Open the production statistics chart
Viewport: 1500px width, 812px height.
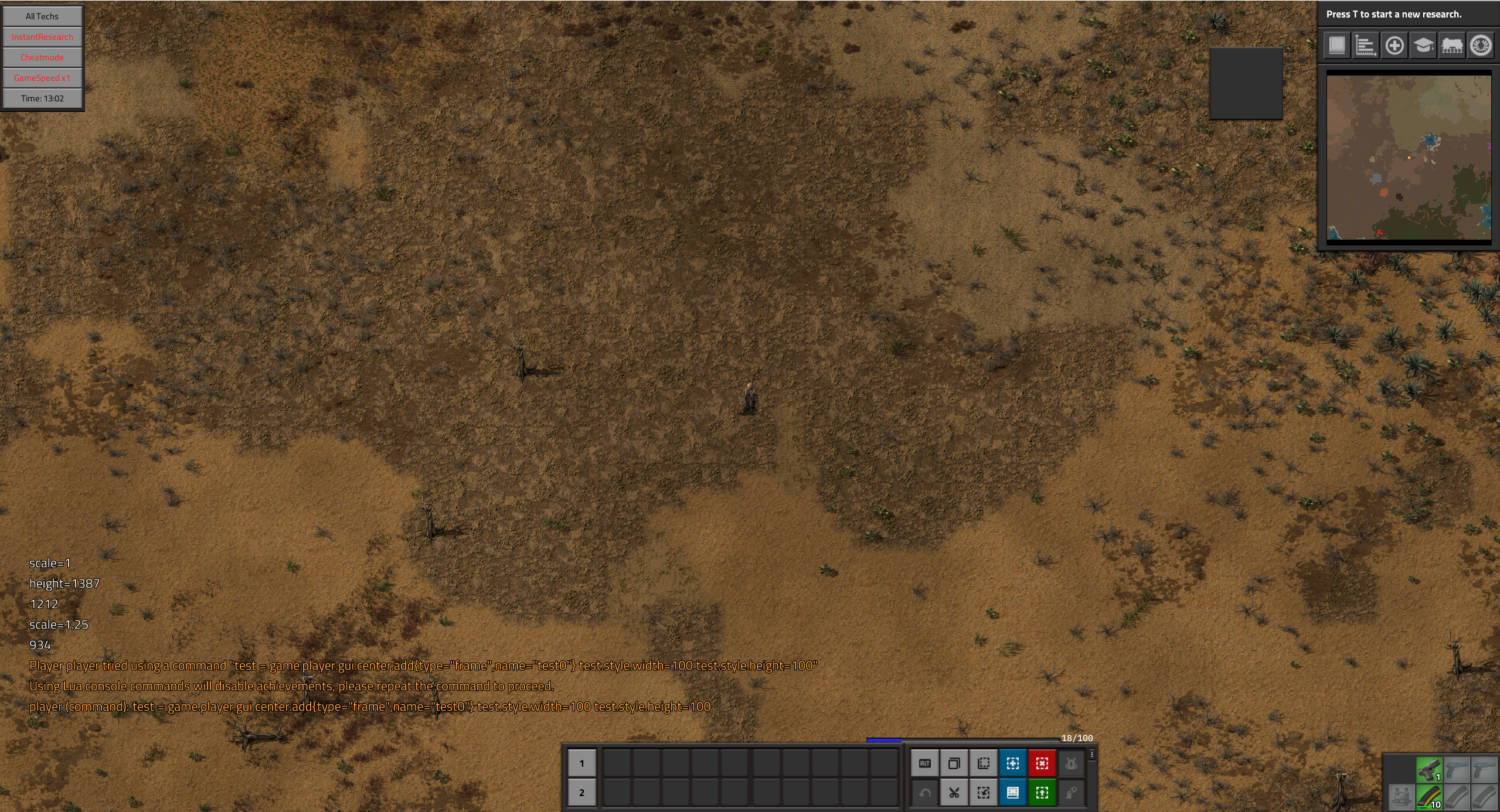1366,45
